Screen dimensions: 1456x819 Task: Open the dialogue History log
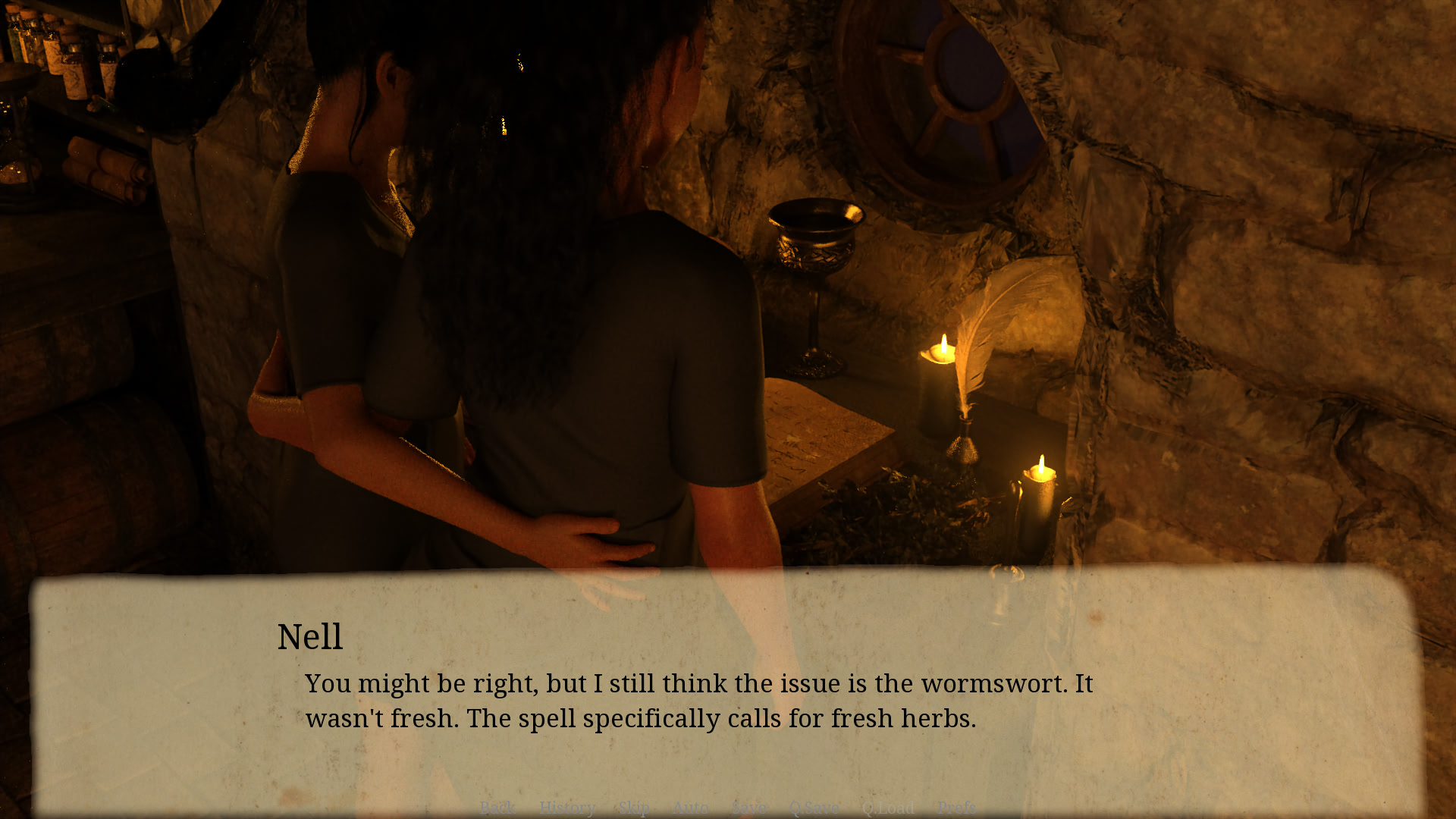tap(567, 808)
